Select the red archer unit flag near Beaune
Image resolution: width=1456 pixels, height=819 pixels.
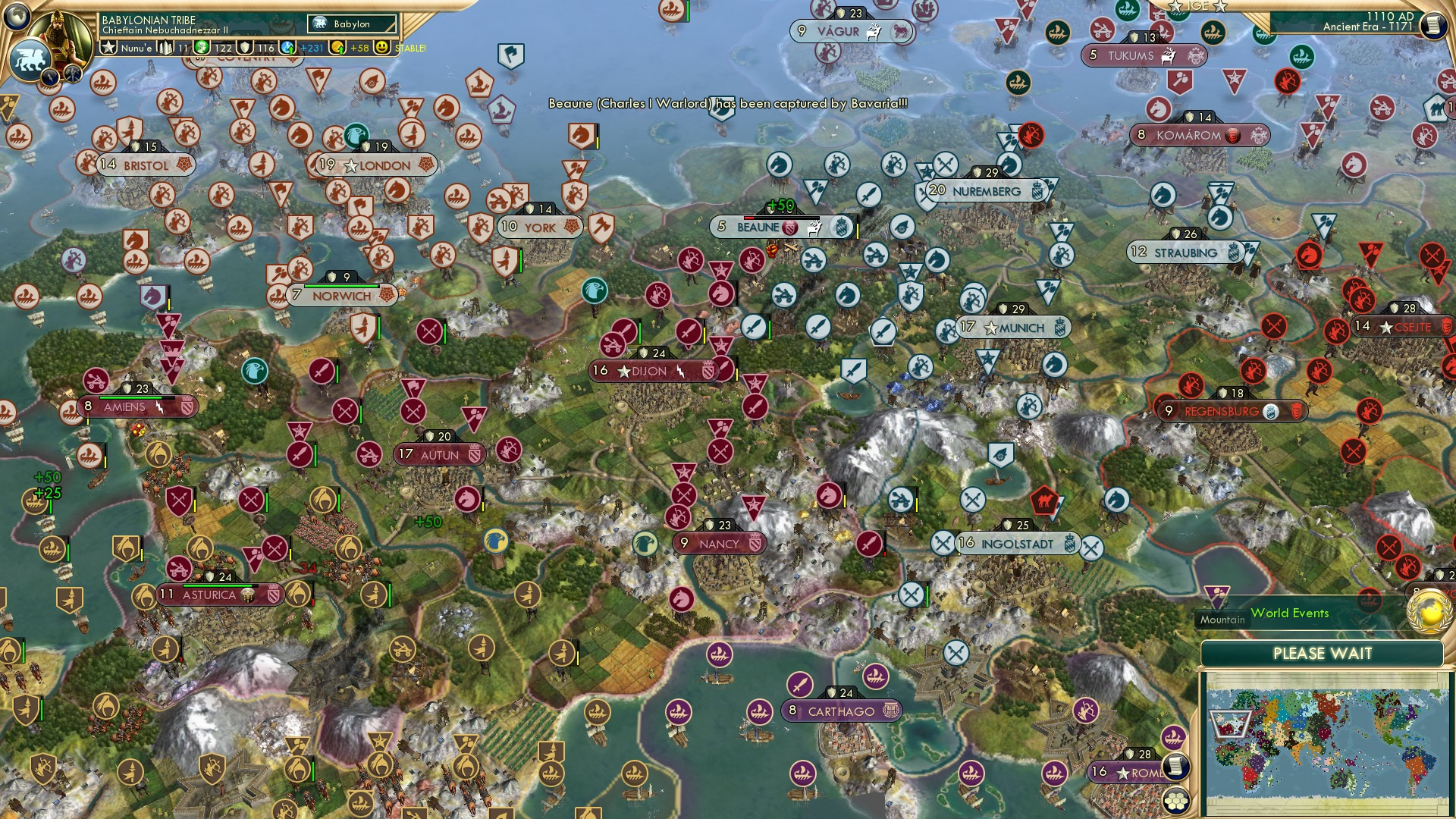pos(751,259)
